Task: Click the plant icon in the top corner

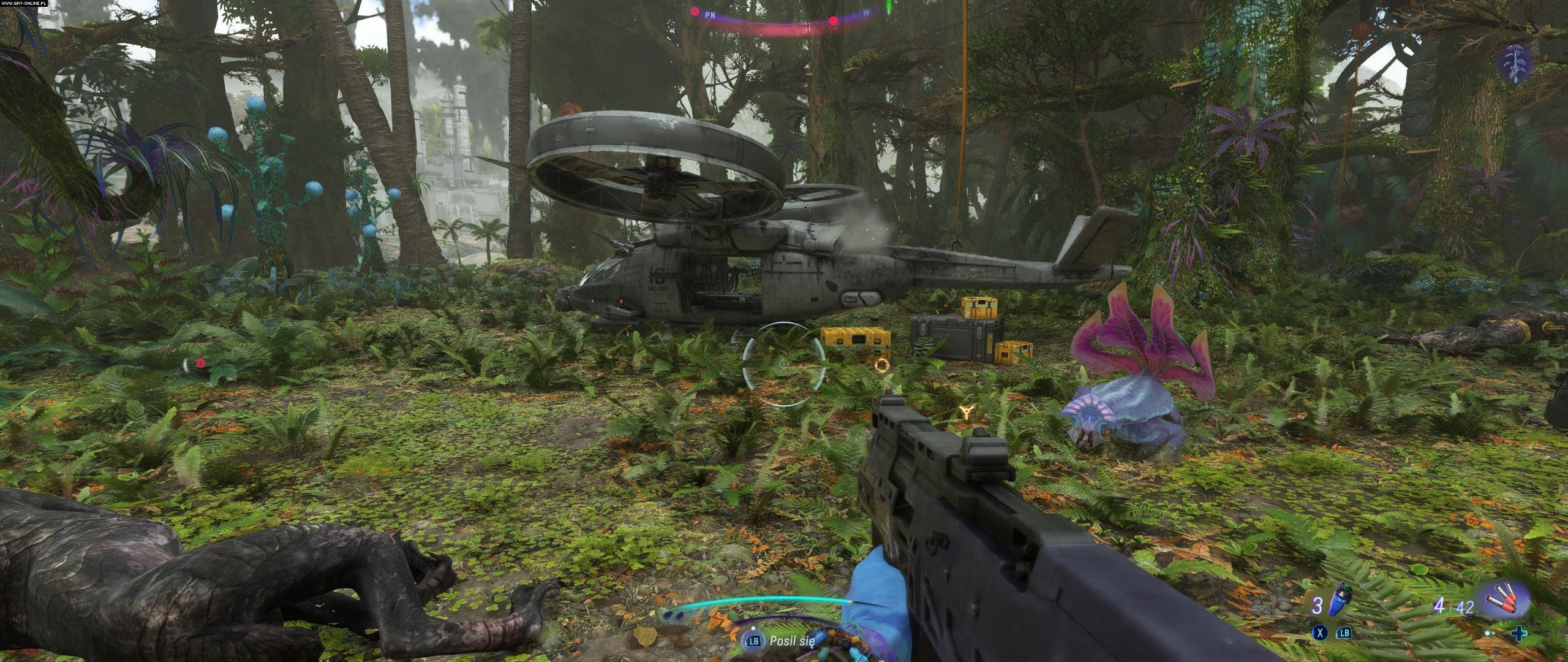Action: (x=1518, y=62)
